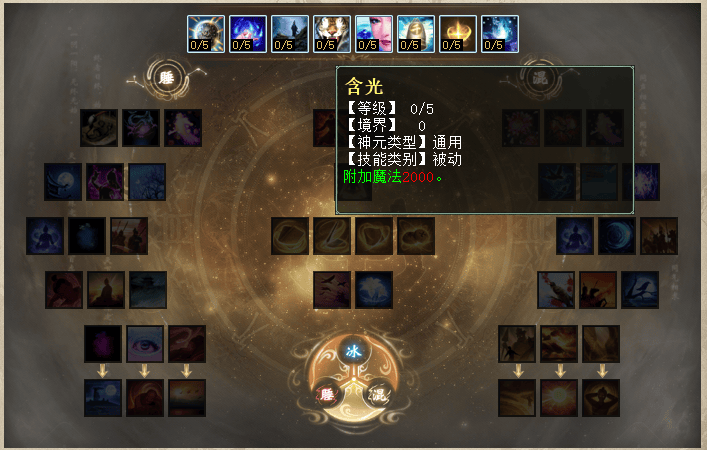707x450 pixels.
Task: Switch to the 混 branch on the emblem
Action: pos(377,393)
